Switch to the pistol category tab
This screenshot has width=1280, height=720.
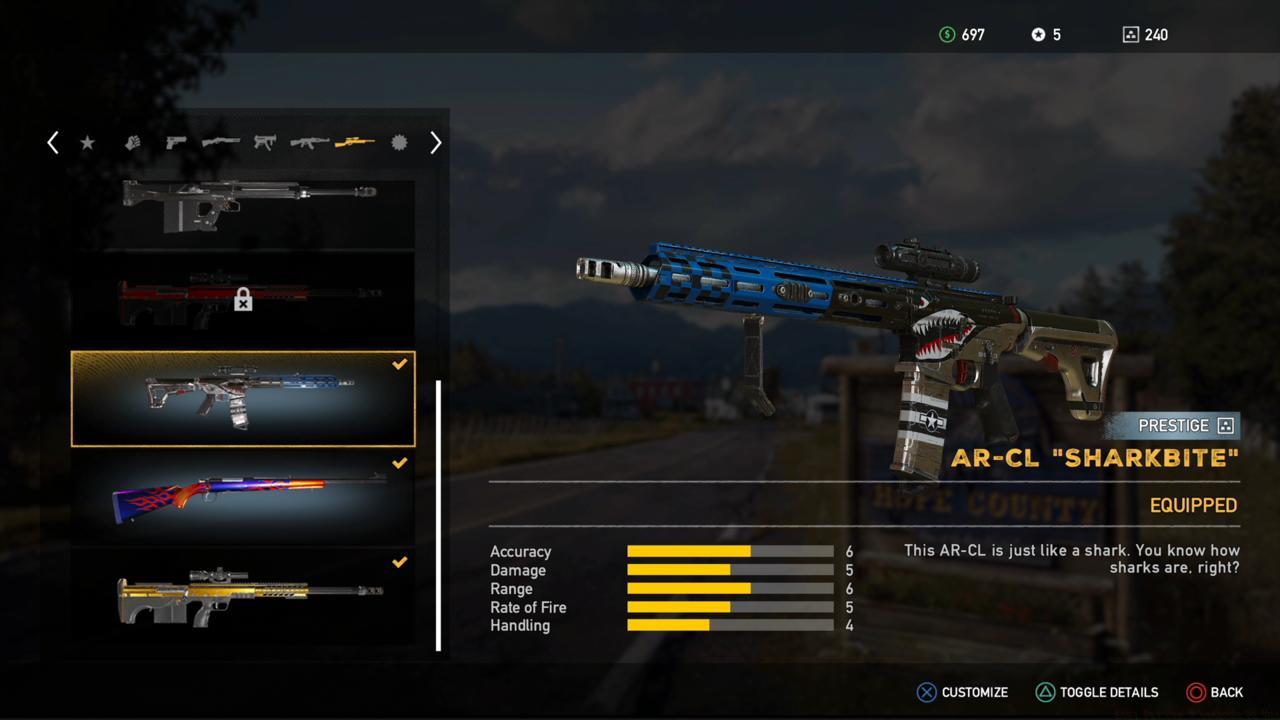[176, 143]
